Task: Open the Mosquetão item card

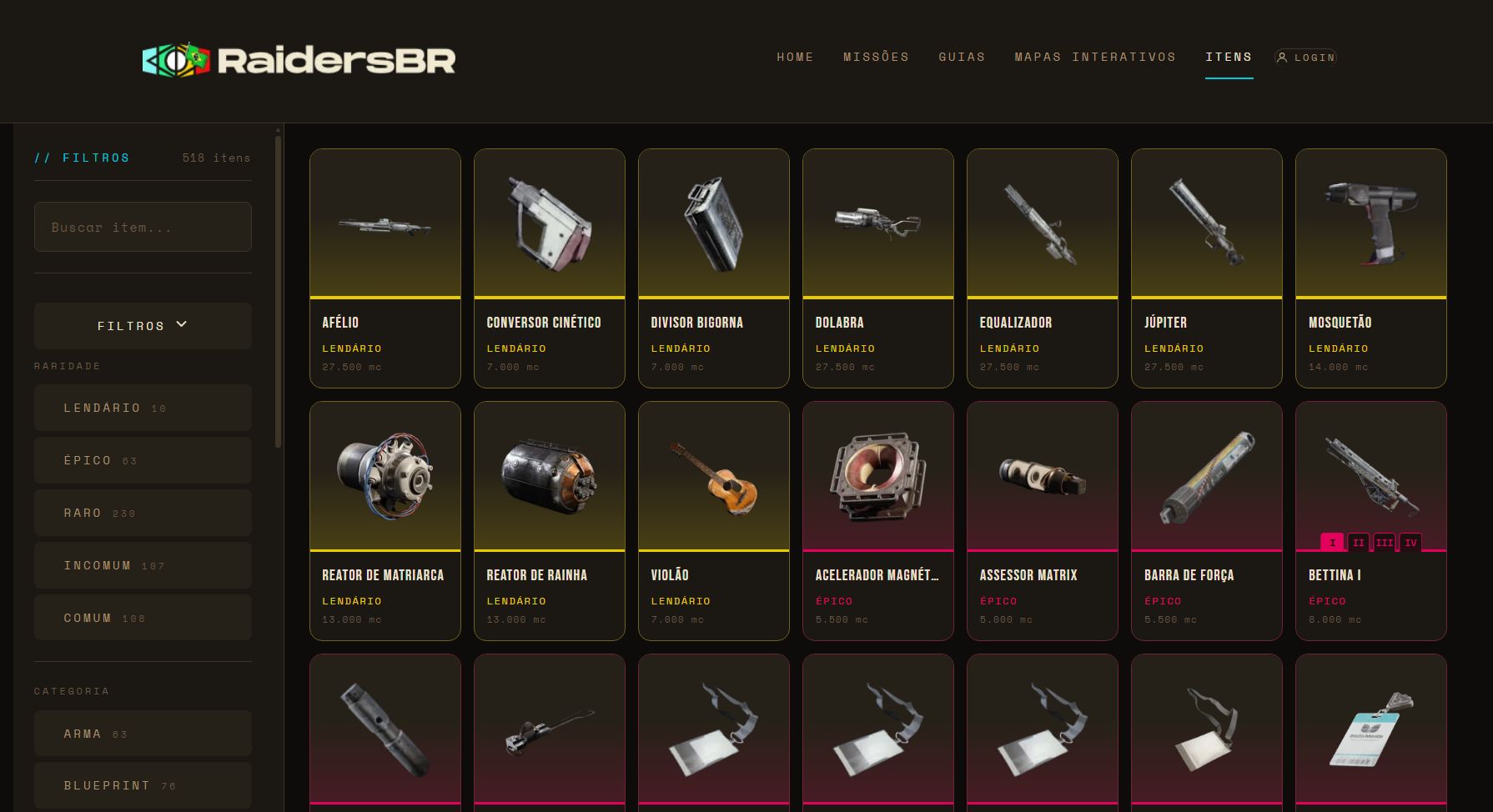Action: point(1370,268)
